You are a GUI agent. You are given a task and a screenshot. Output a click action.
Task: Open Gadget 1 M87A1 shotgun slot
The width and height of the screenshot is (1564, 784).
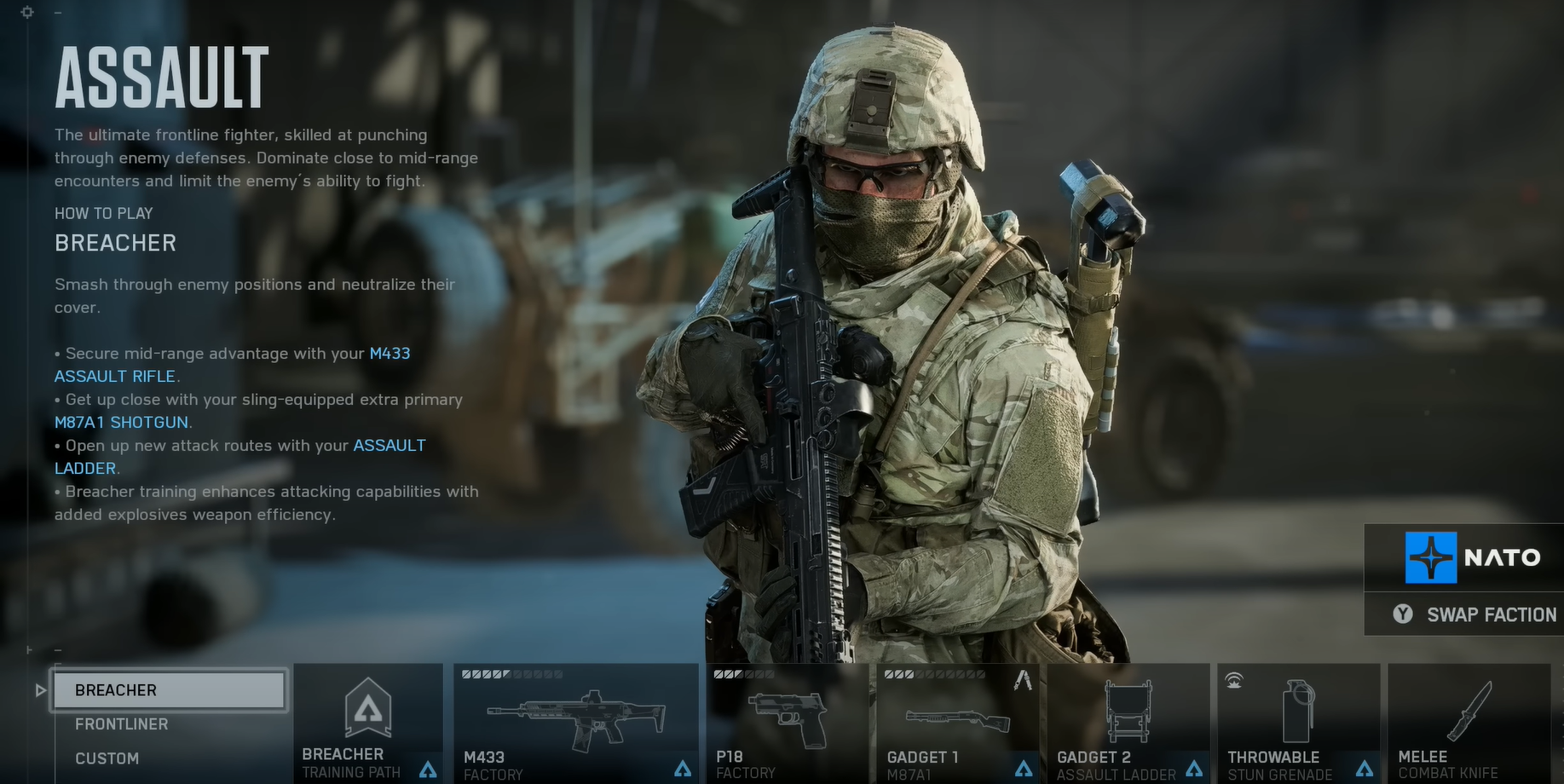point(957,723)
